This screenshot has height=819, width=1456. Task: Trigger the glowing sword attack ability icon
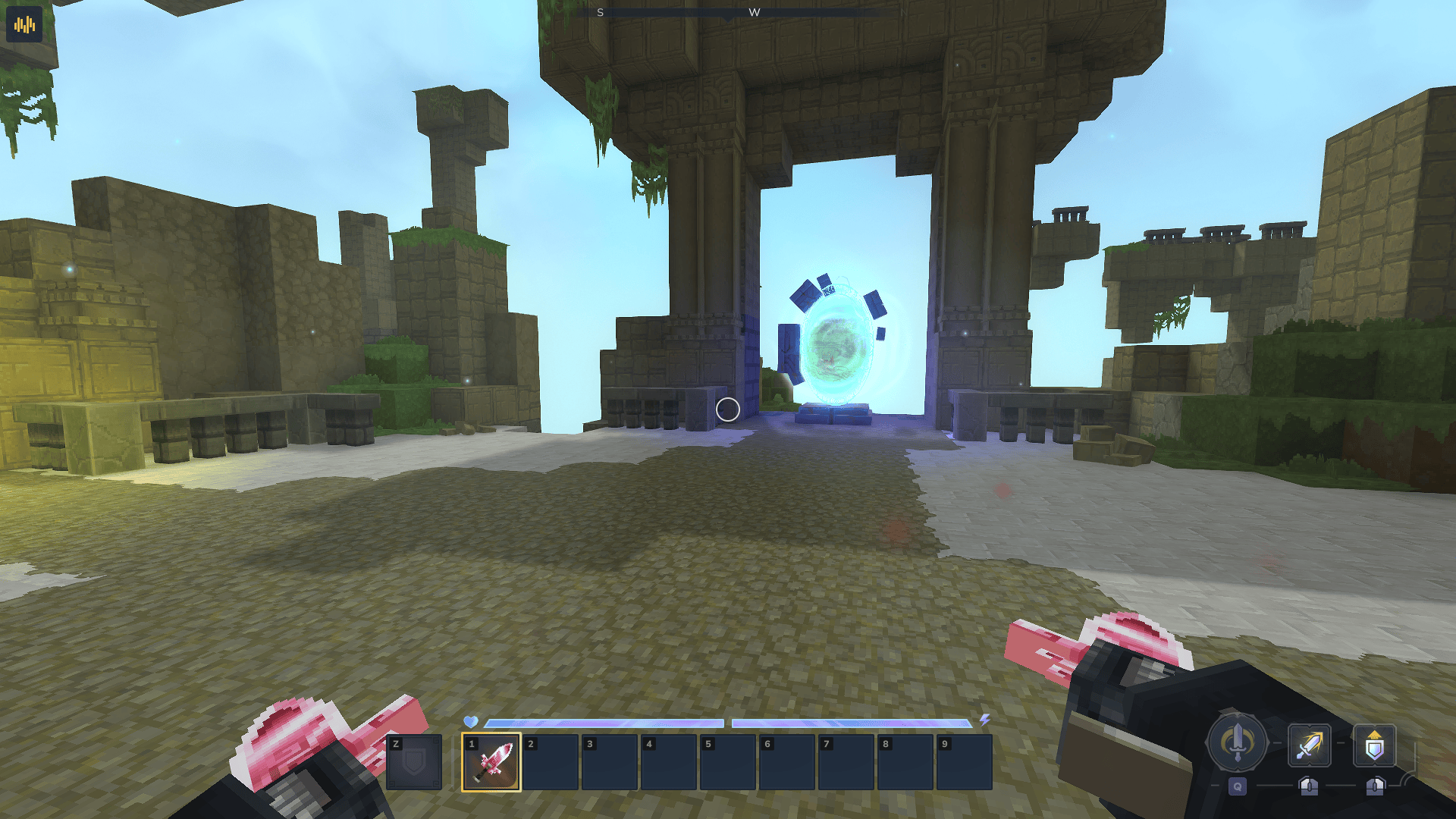(1310, 745)
